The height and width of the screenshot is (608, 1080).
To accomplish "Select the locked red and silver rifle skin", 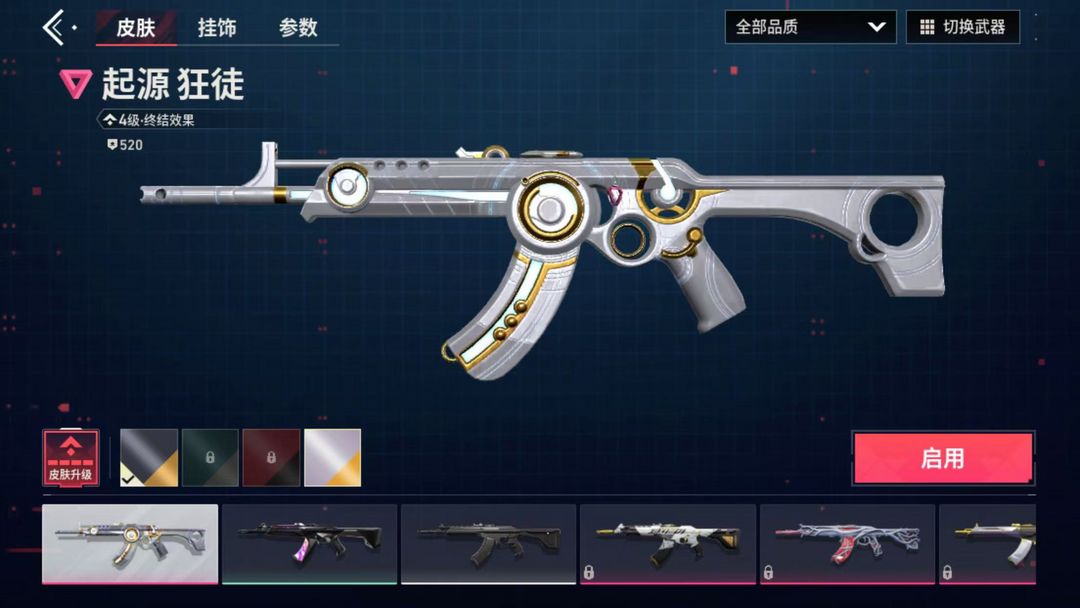I will tap(847, 543).
